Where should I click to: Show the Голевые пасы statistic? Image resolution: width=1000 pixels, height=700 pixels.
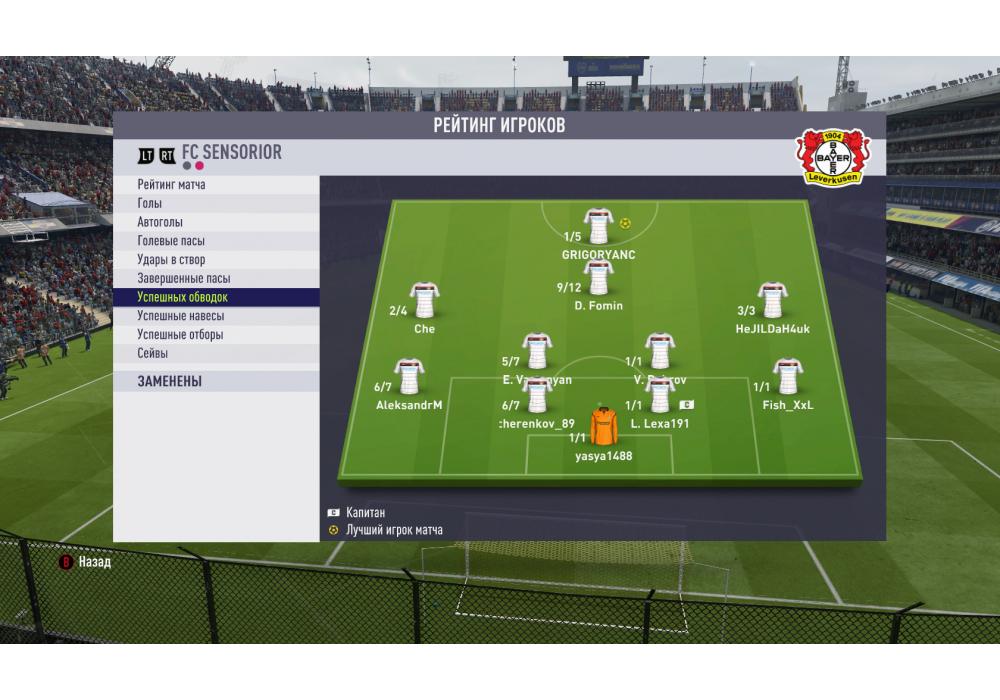pyautogui.click(x=216, y=241)
